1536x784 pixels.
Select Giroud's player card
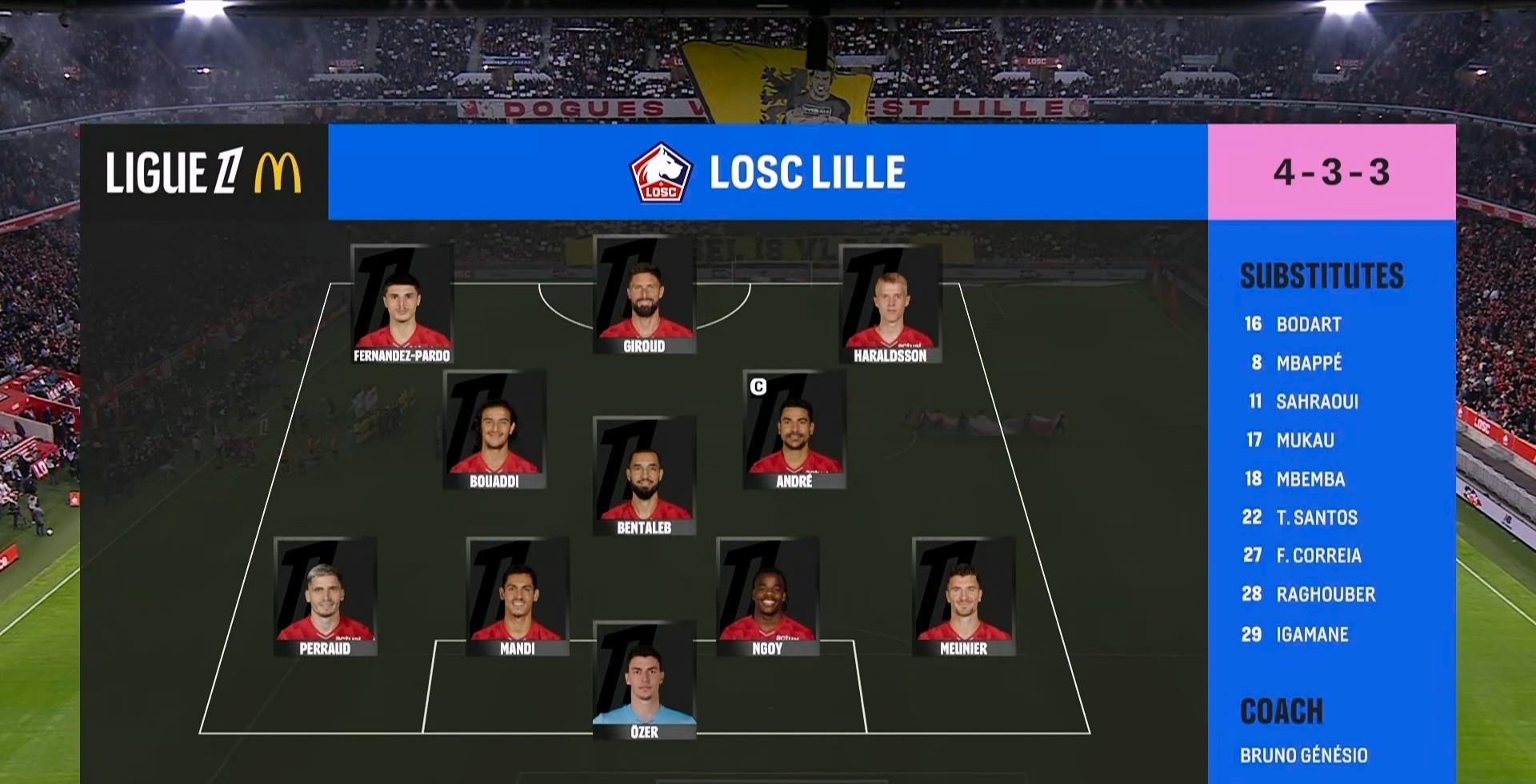click(644, 296)
